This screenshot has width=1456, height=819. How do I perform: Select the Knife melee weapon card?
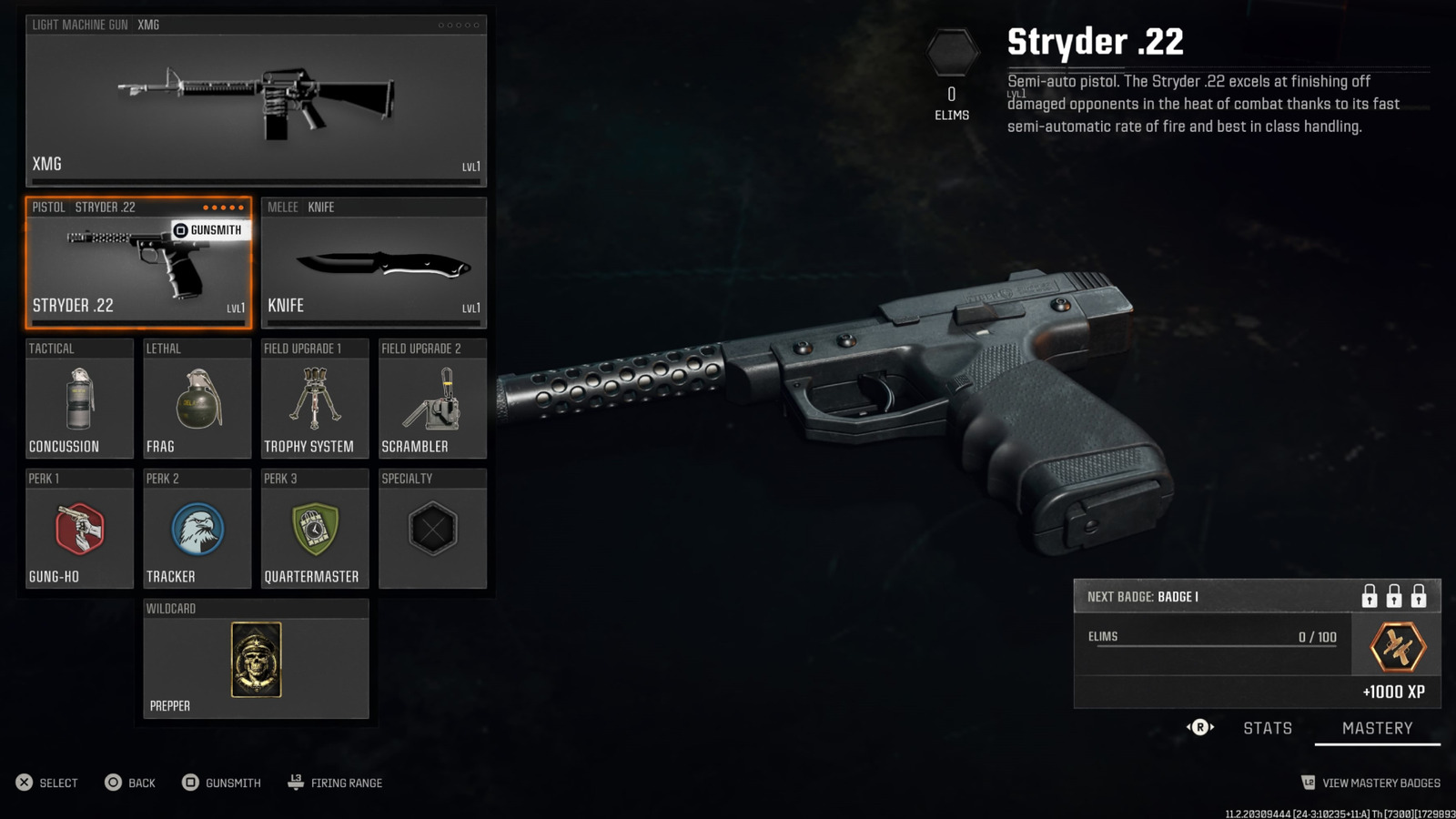(374, 264)
